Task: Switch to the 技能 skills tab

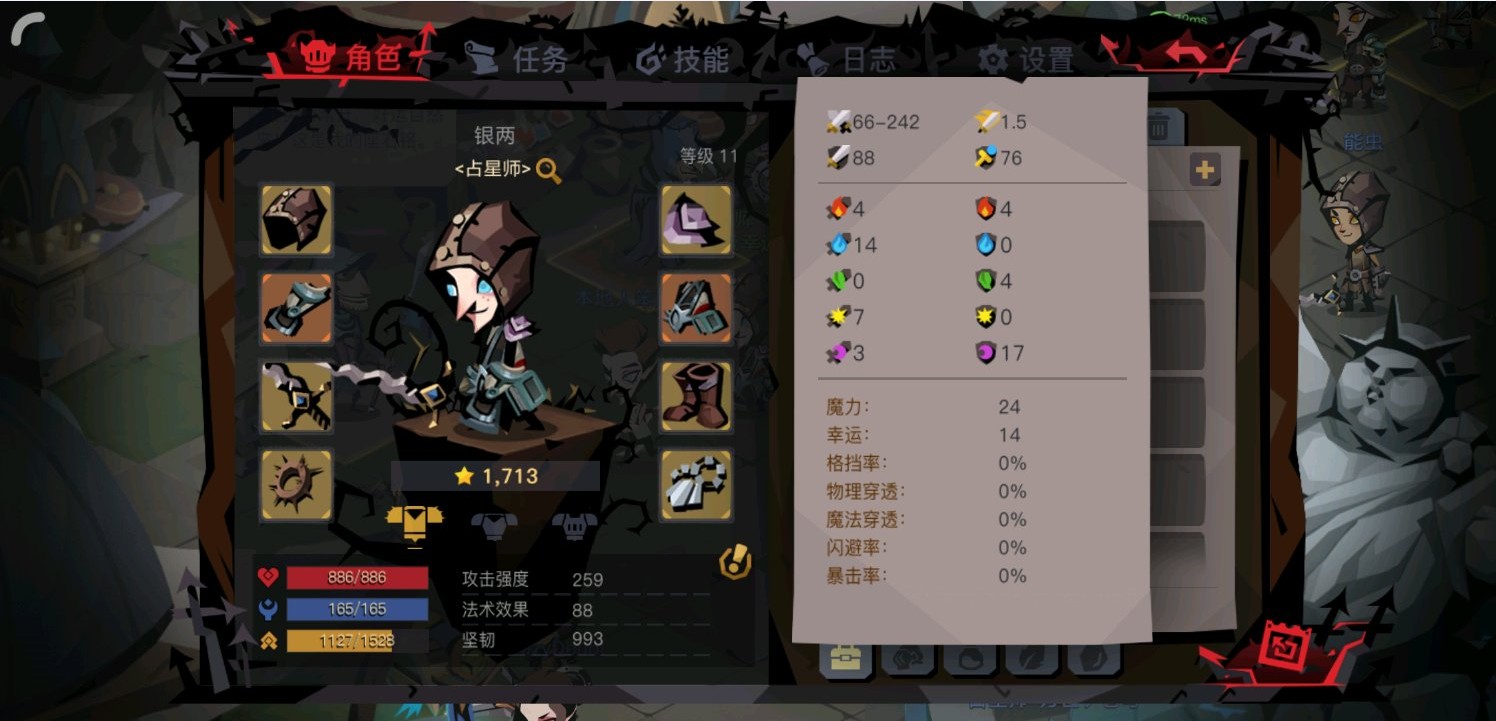Action: [688, 58]
